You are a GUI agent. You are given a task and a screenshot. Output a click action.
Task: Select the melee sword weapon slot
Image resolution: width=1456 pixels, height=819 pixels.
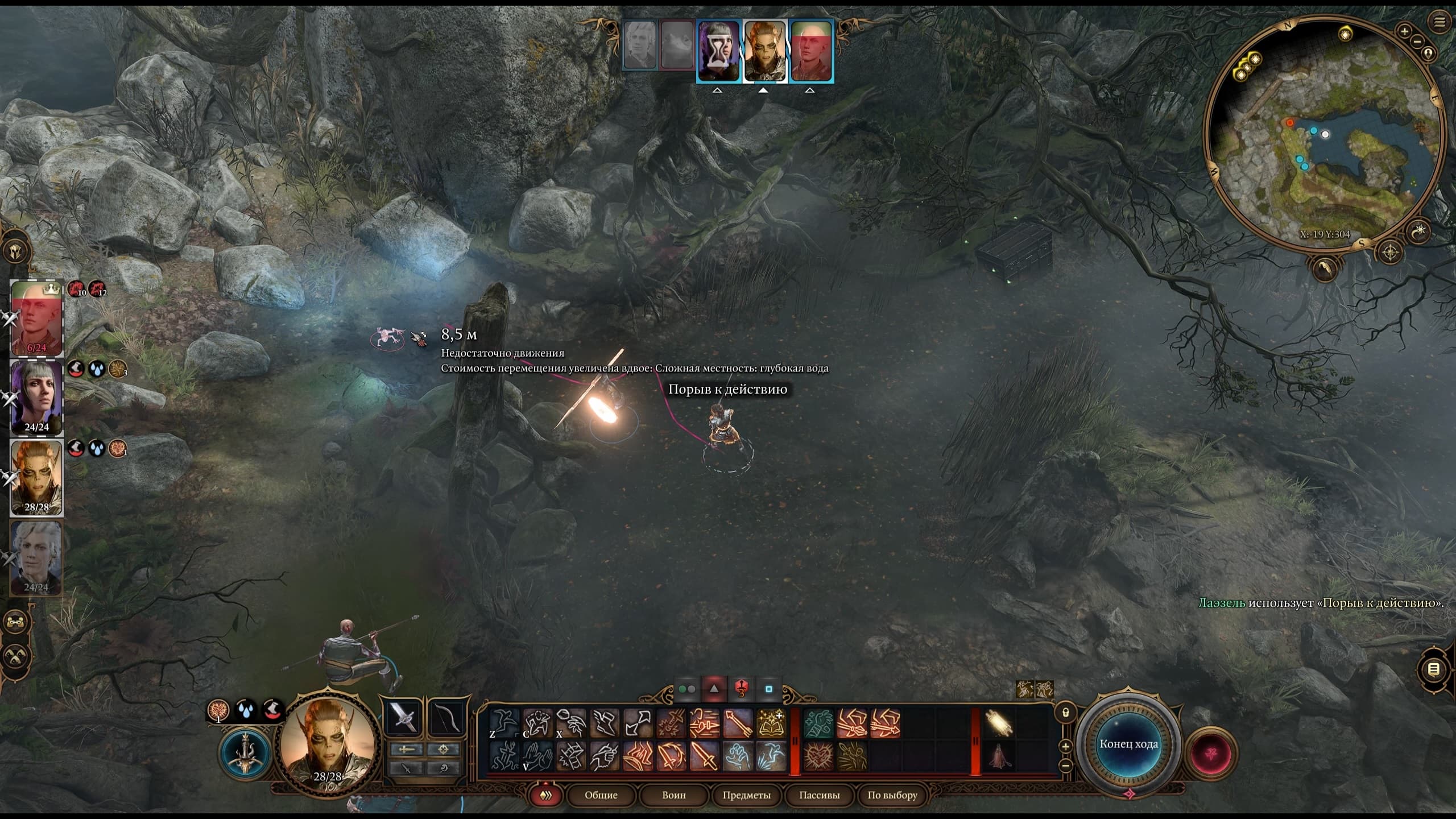point(403,718)
